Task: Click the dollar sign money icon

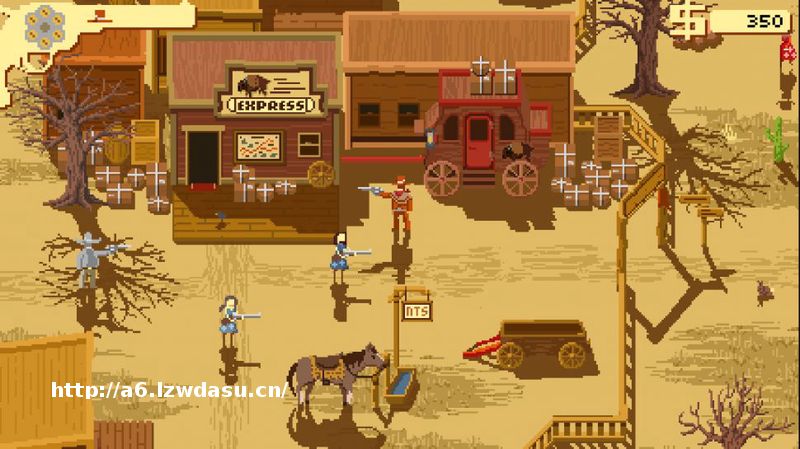Action: (690, 21)
